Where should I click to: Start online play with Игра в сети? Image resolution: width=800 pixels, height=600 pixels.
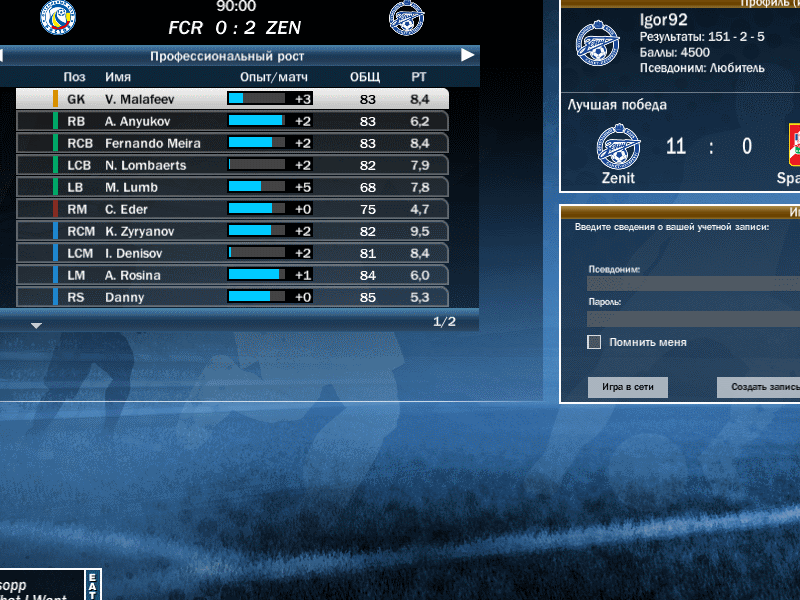click(x=627, y=387)
